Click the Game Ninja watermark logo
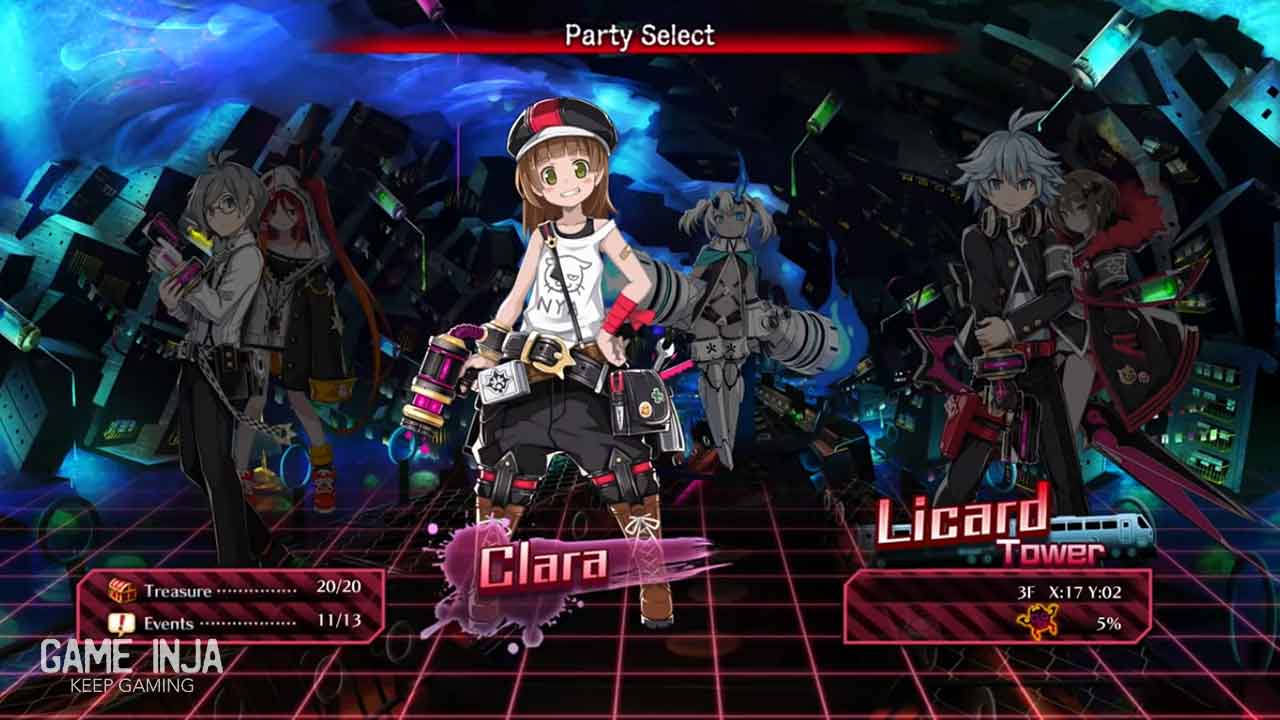The image size is (1280, 720). [x=131, y=664]
